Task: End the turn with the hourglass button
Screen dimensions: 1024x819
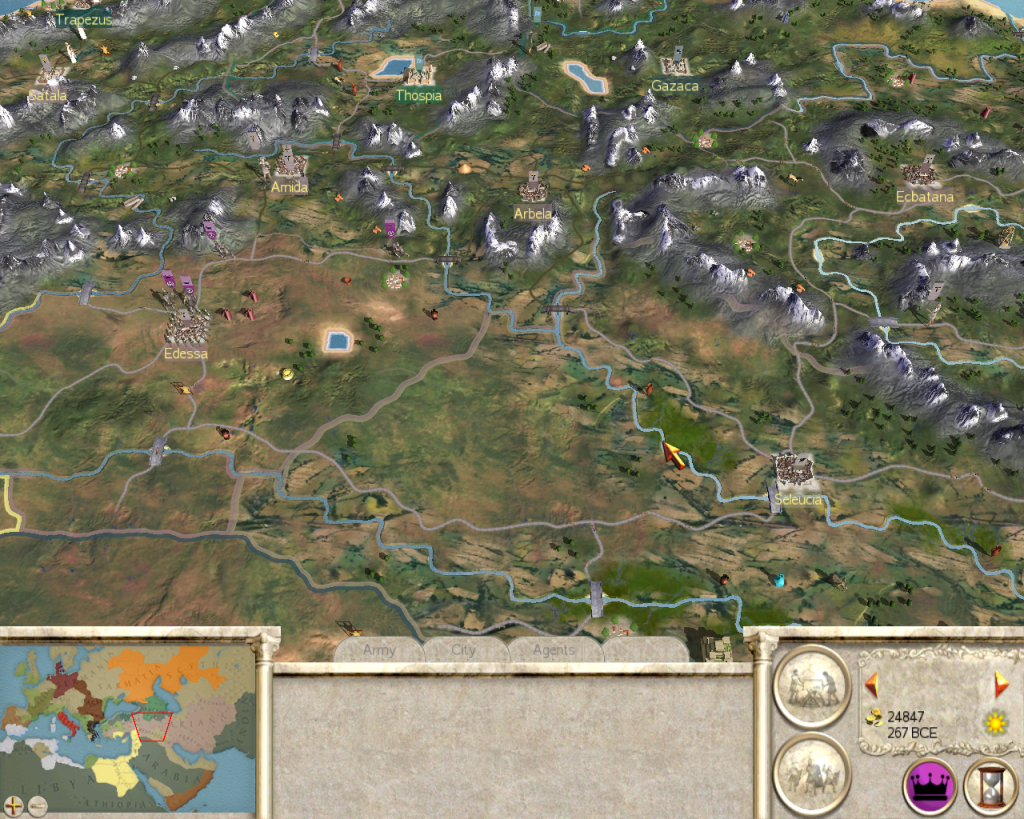Action: click(x=990, y=786)
